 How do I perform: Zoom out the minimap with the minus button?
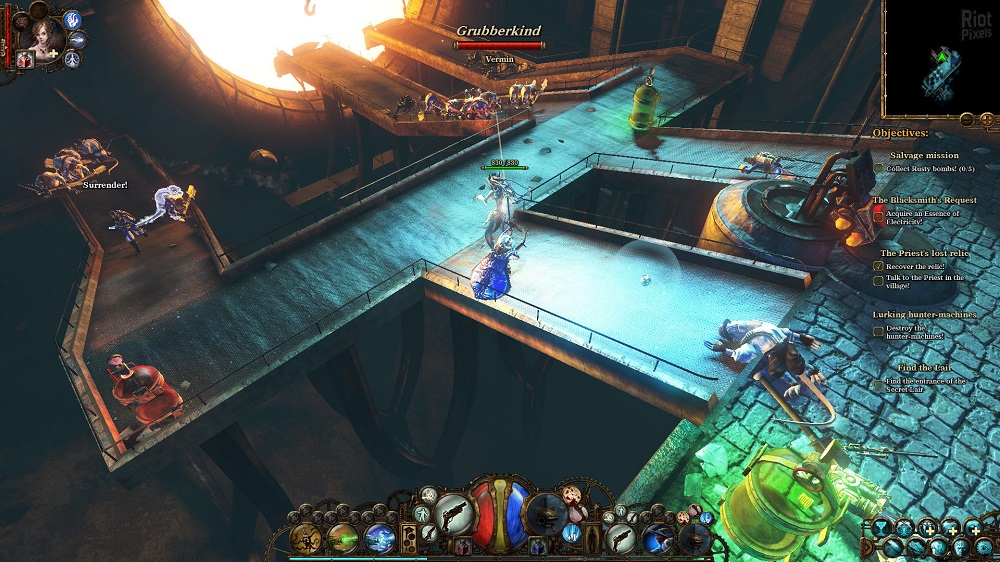[966, 120]
